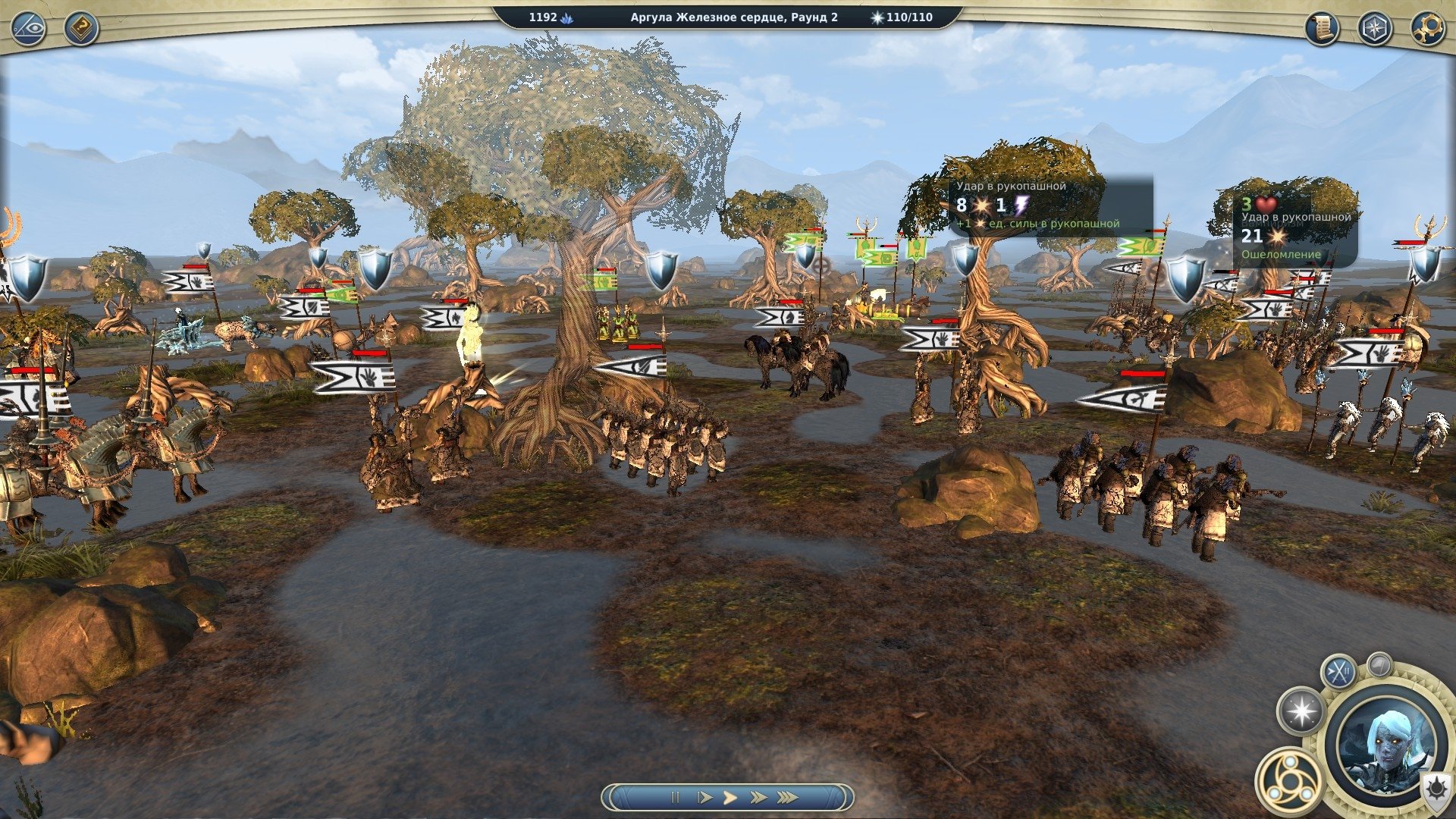Step the battle forward one action
Image resolution: width=1456 pixels, height=819 pixels.
tap(704, 797)
